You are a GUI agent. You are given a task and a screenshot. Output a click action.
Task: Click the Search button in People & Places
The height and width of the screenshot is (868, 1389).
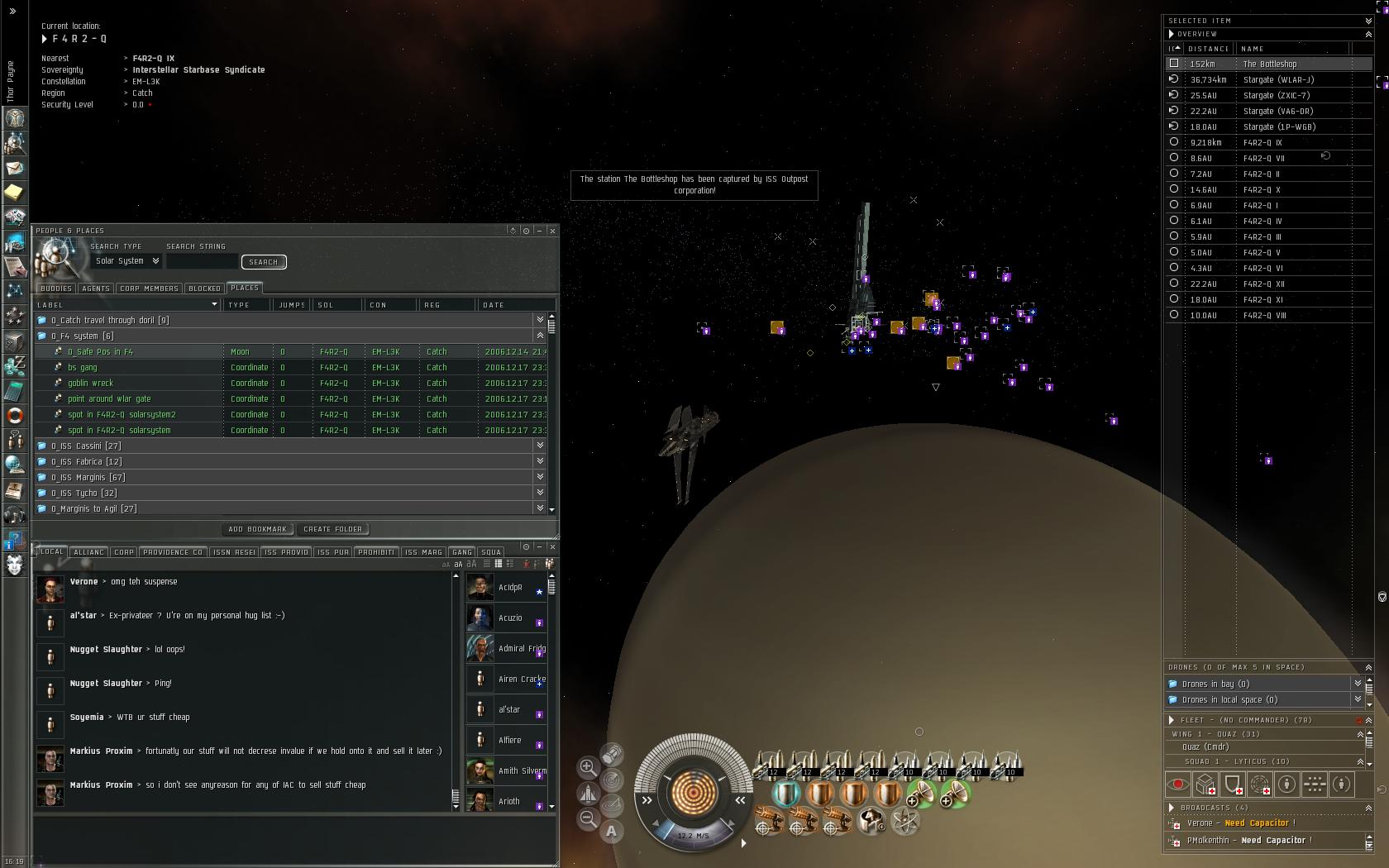click(x=264, y=262)
